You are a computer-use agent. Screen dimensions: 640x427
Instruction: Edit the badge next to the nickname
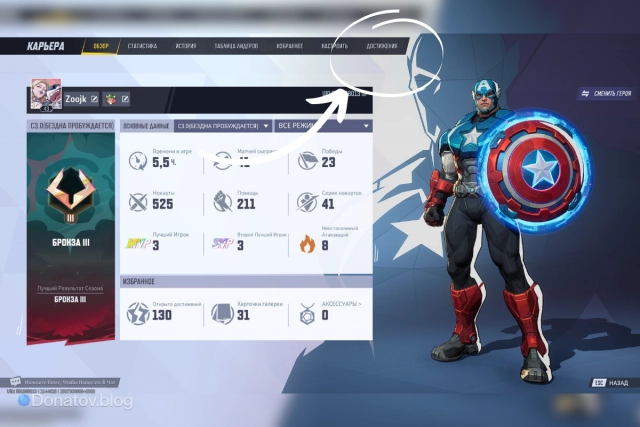pyautogui.click(x=127, y=99)
